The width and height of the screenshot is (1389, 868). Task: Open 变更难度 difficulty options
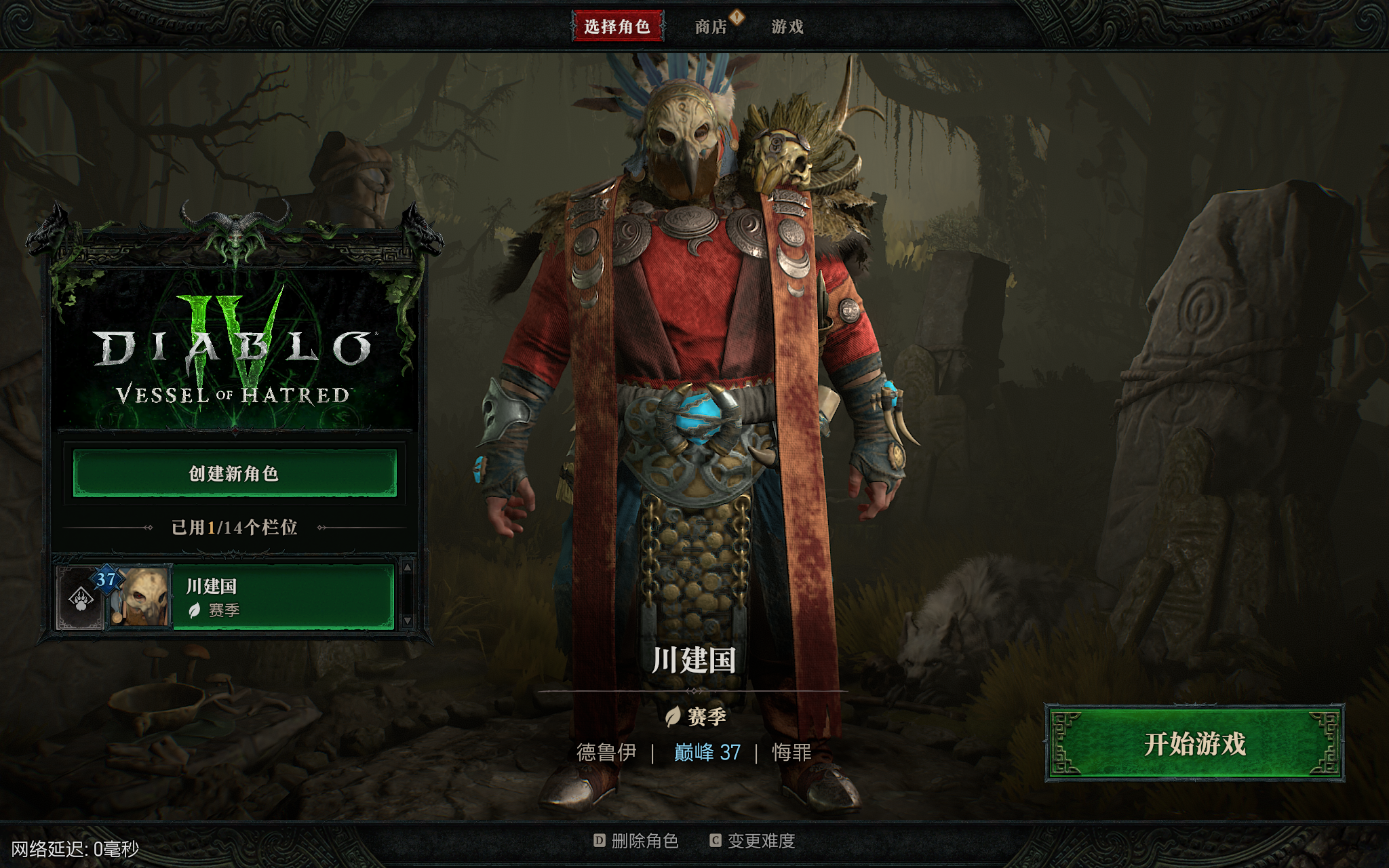tap(753, 841)
